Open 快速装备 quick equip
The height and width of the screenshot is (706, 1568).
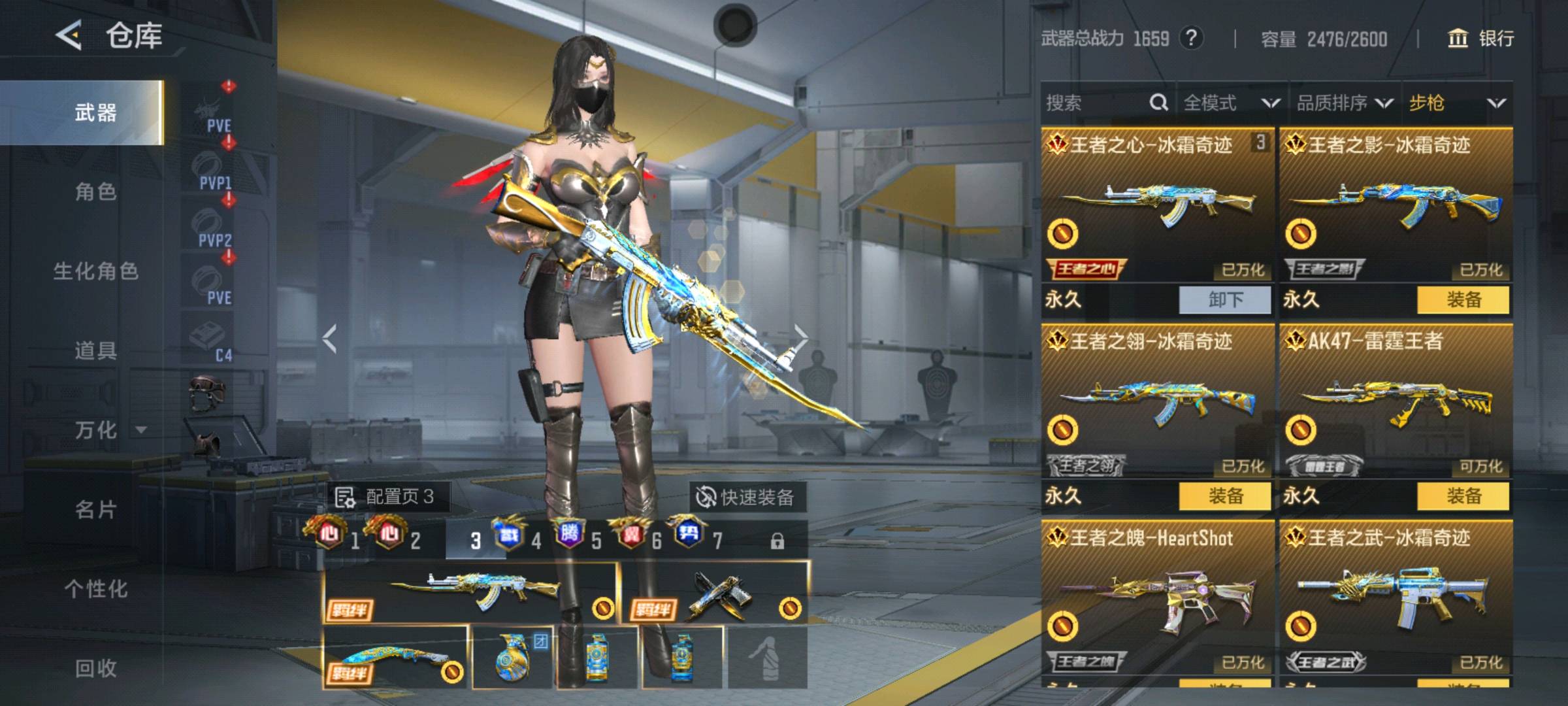(x=746, y=497)
